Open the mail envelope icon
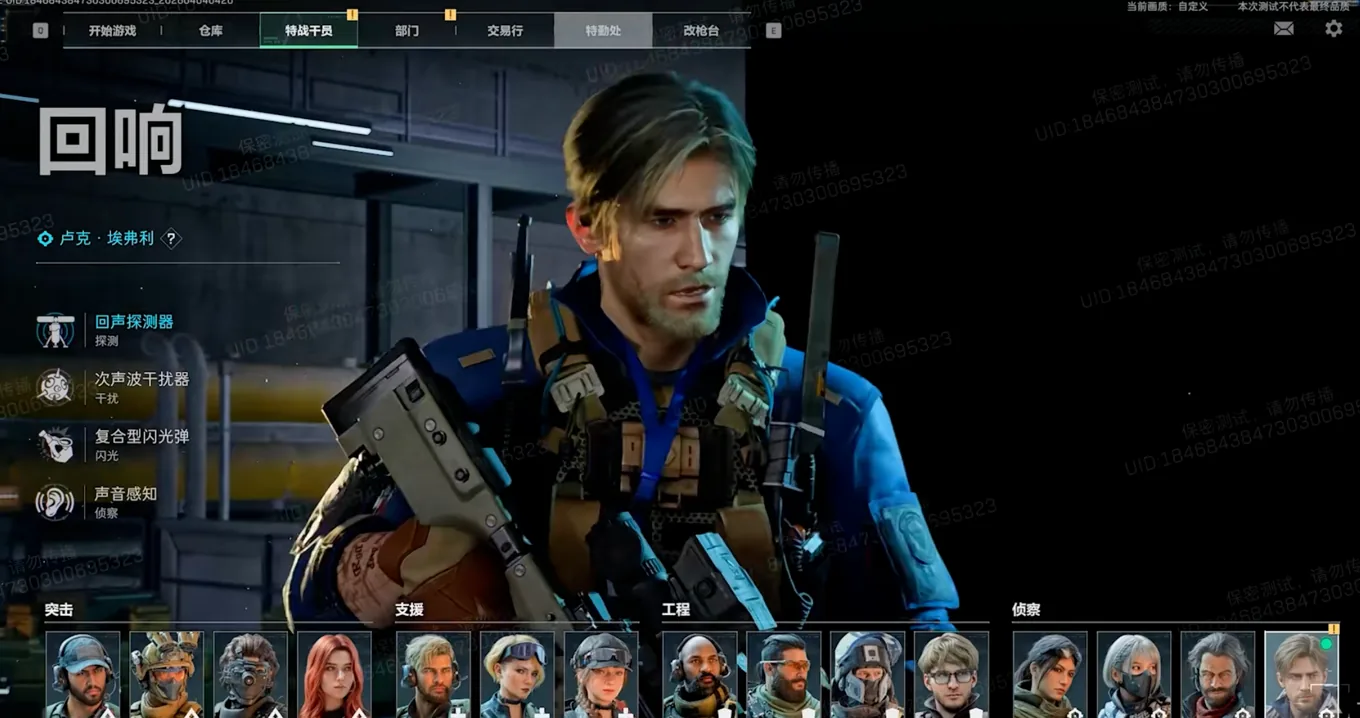Viewport: 1360px width, 718px height. click(1284, 29)
